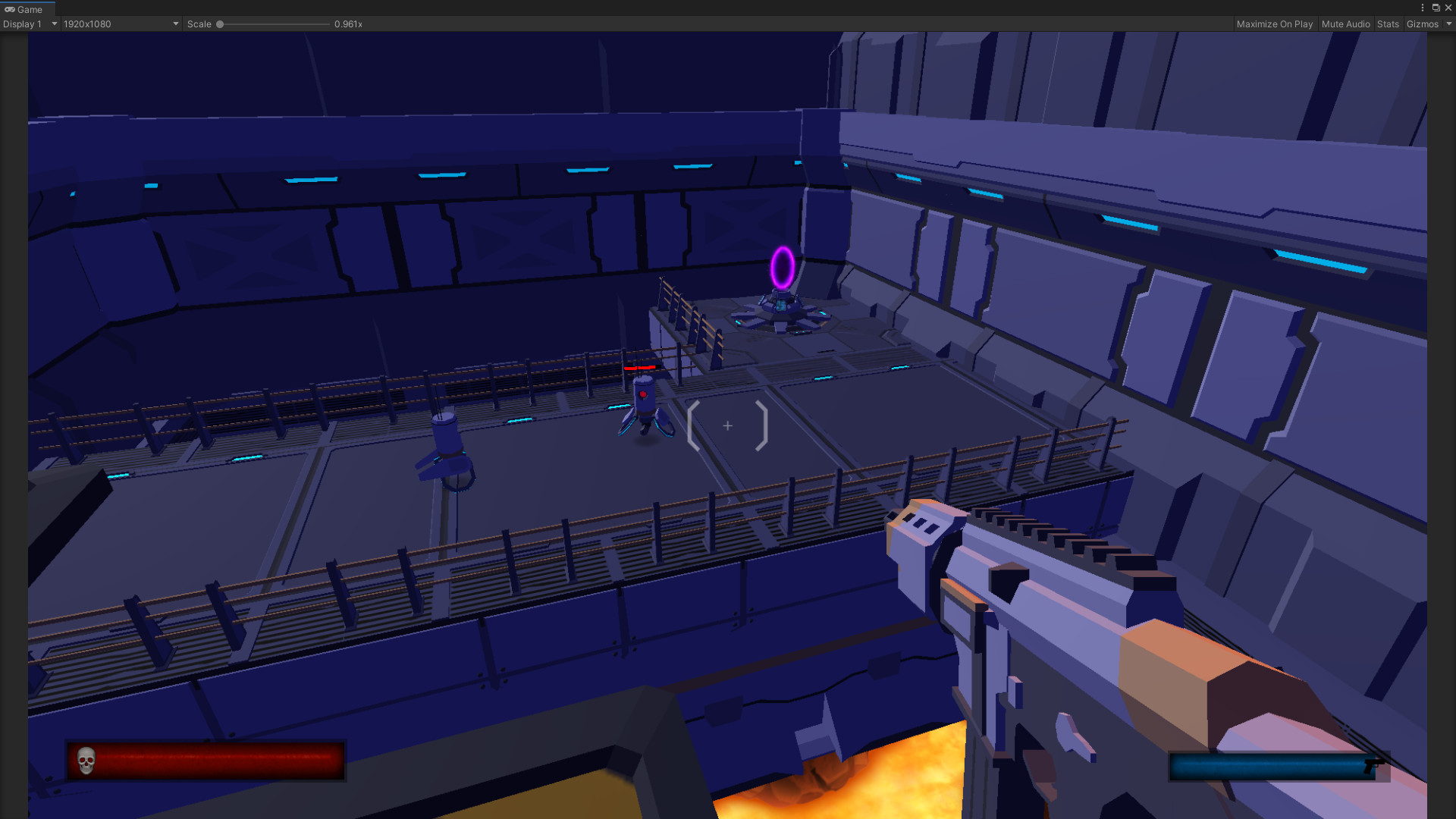Click the crosshair at screen center
Viewport: 1456px width, 819px height.
[x=728, y=426]
